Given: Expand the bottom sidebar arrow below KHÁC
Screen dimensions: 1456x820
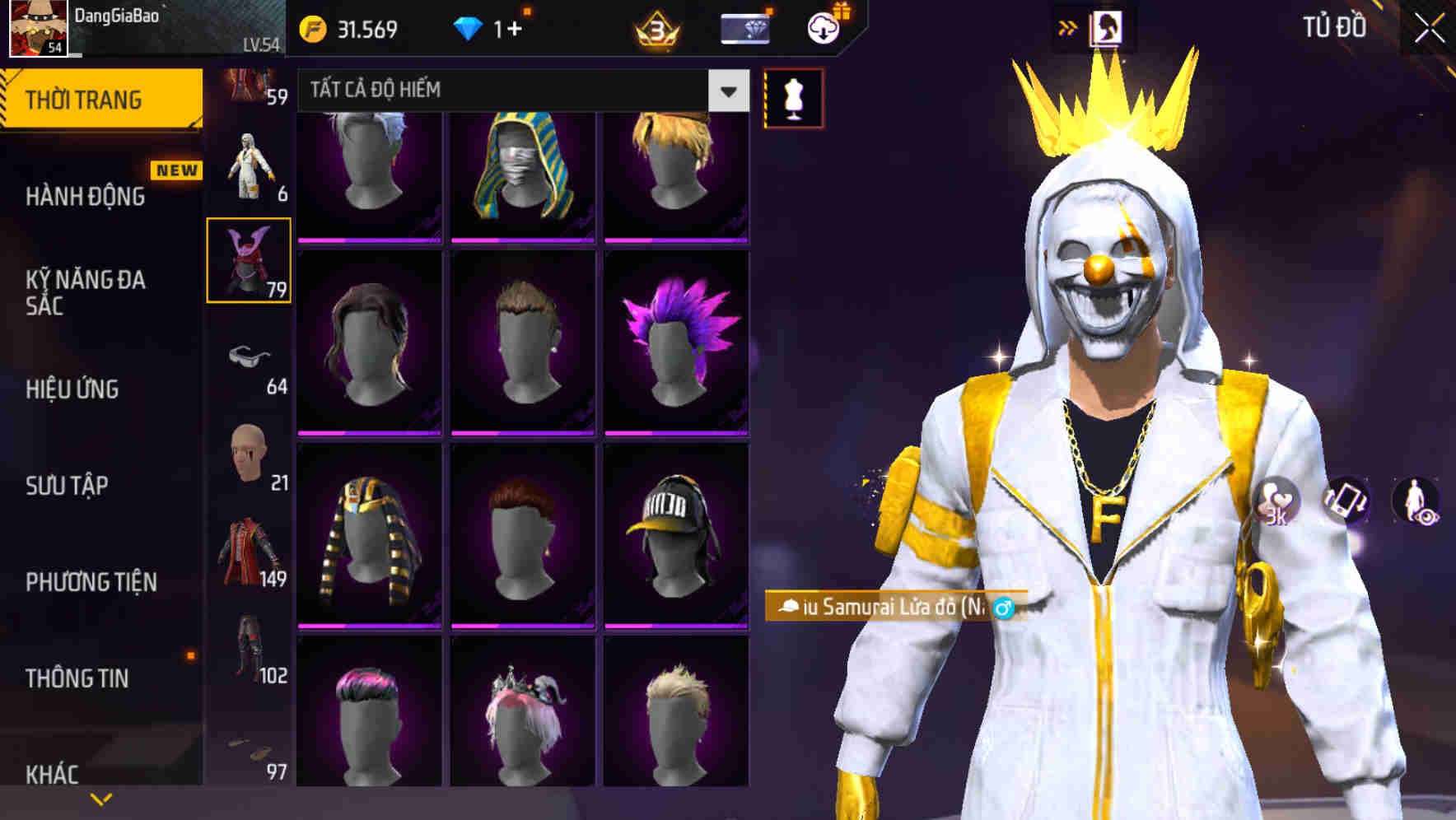Looking at the screenshot, I should pyautogui.click(x=100, y=798).
